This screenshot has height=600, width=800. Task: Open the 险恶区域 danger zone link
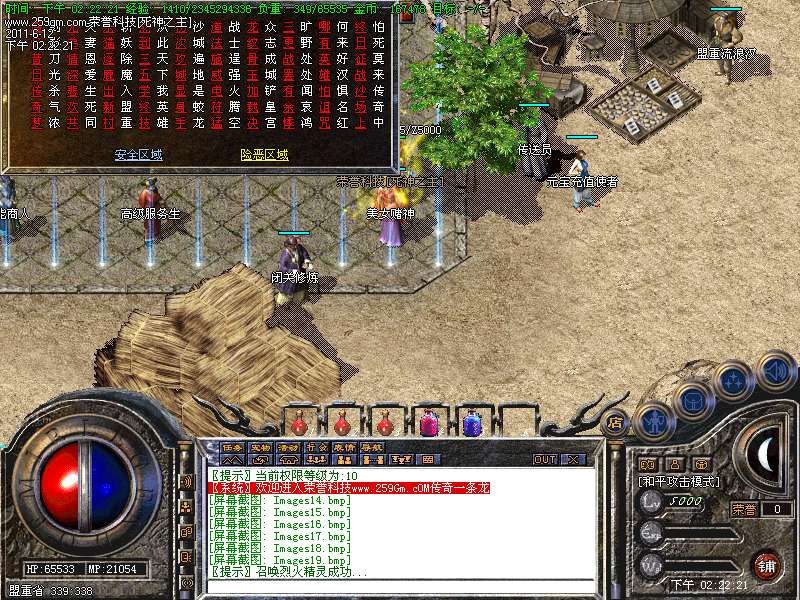pos(264,155)
